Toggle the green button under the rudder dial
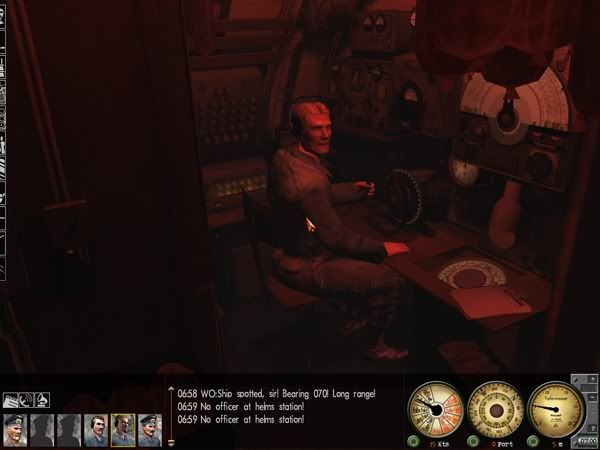The height and width of the screenshot is (450, 600). point(472,440)
